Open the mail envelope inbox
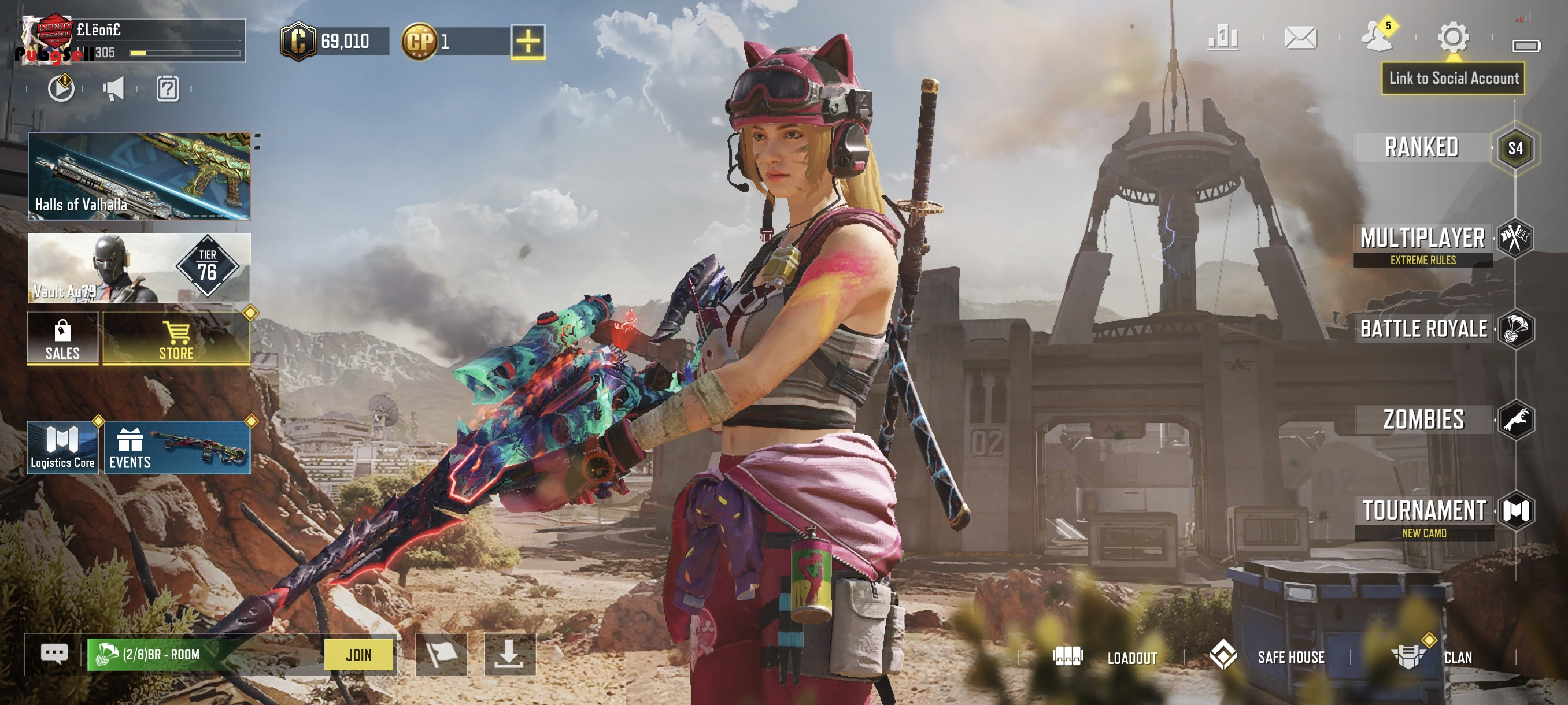This screenshot has width=1568, height=705. pyautogui.click(x=1301, y=38)
